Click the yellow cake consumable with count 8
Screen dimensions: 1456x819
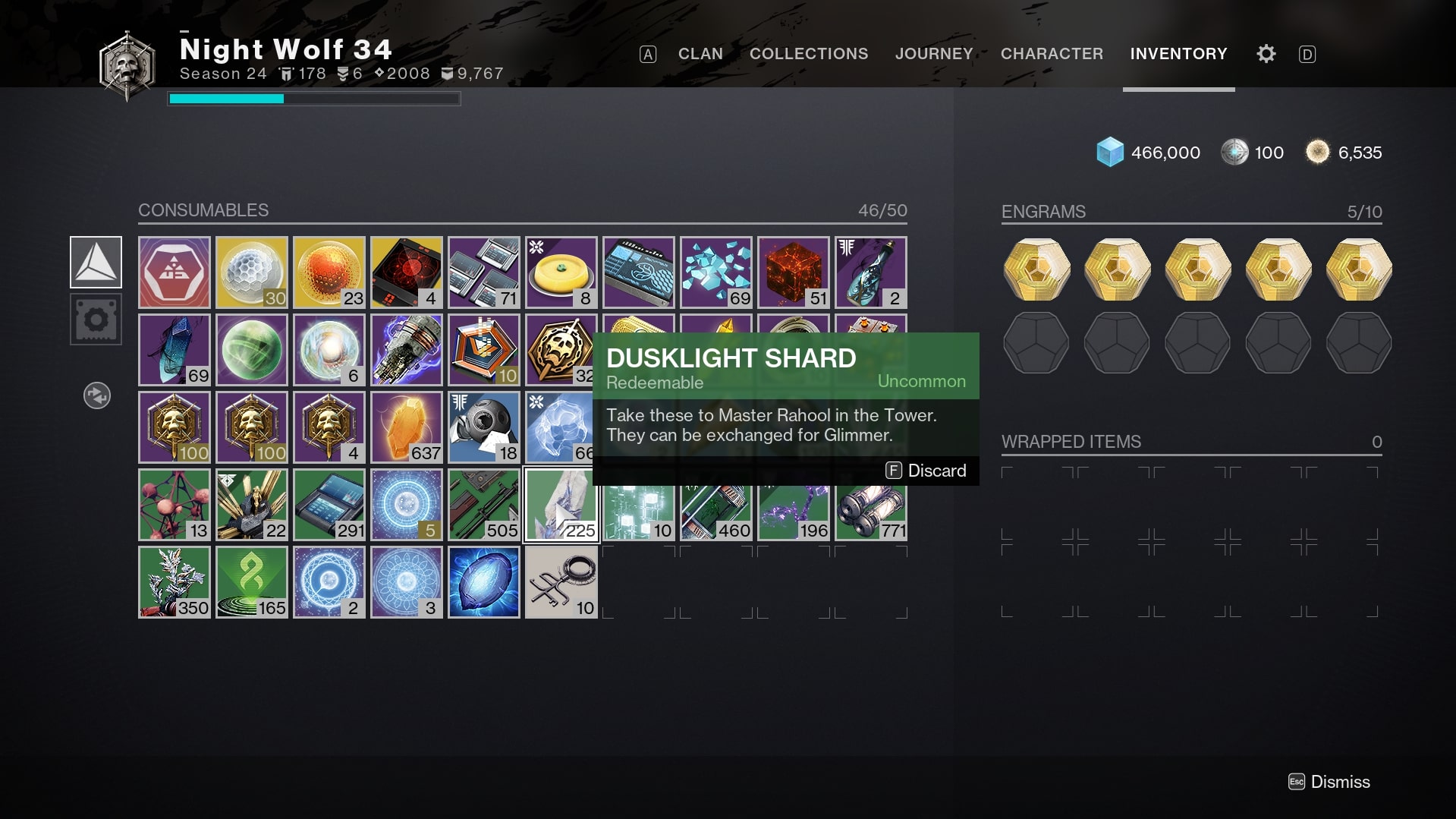coord(561,272)
